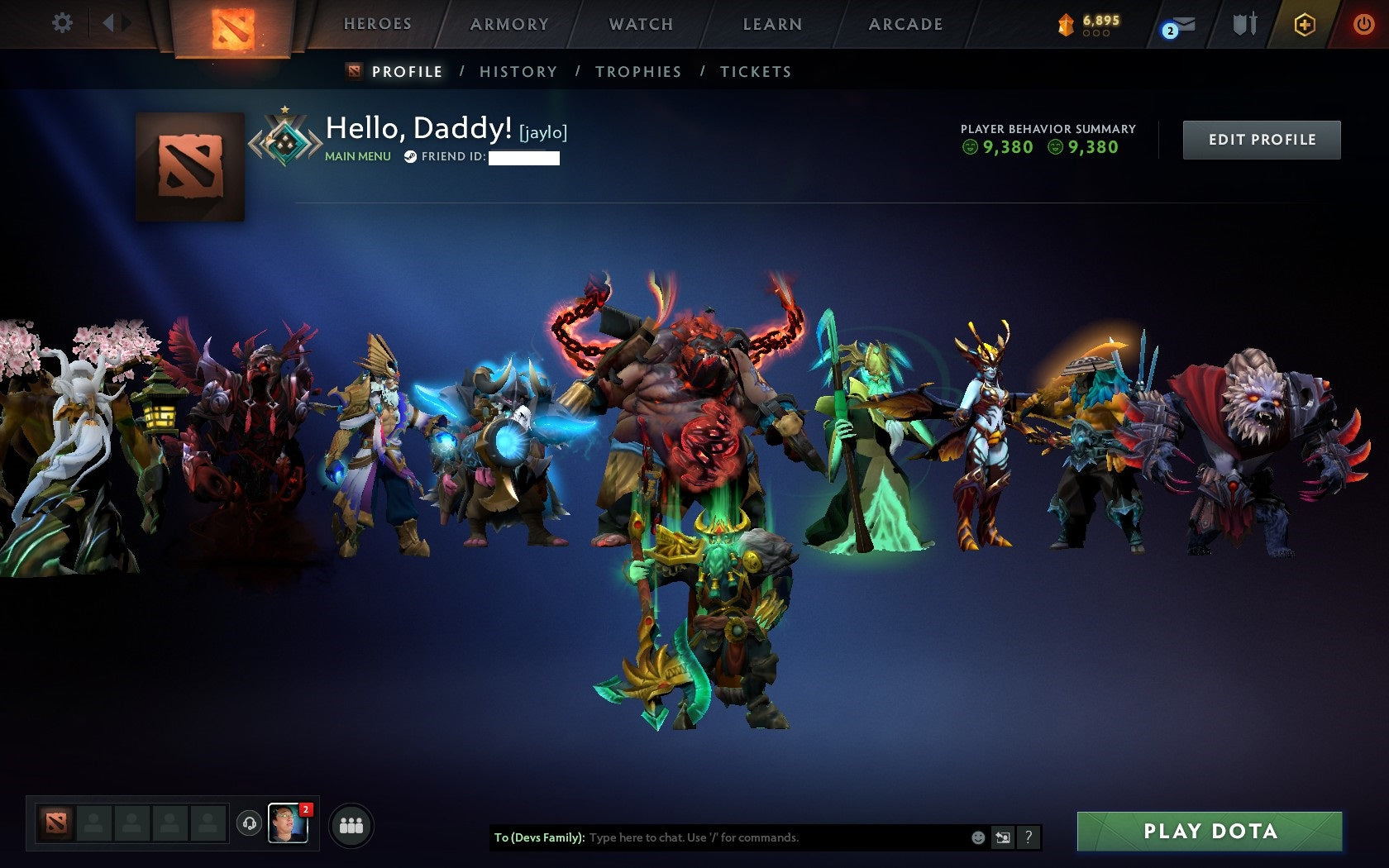Open the MAIN MENU label under the name

click(357, 155)
